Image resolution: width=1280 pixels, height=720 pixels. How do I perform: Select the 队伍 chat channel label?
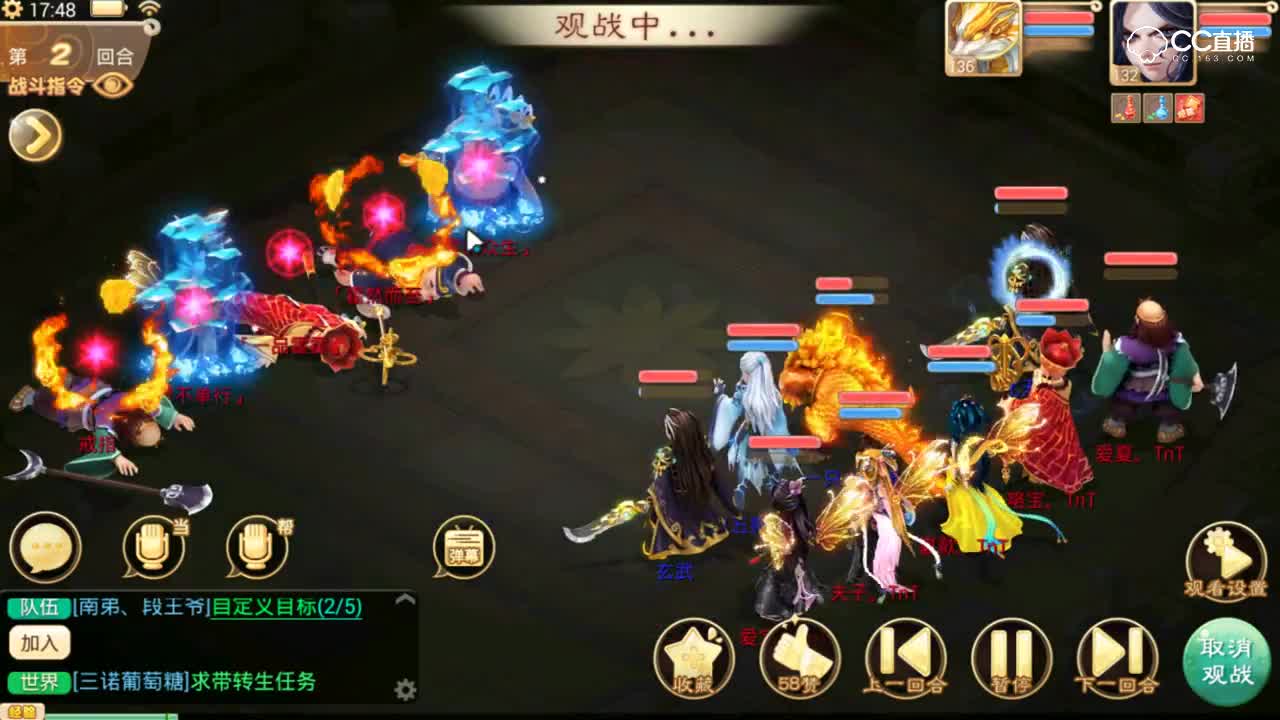point(36,604)
